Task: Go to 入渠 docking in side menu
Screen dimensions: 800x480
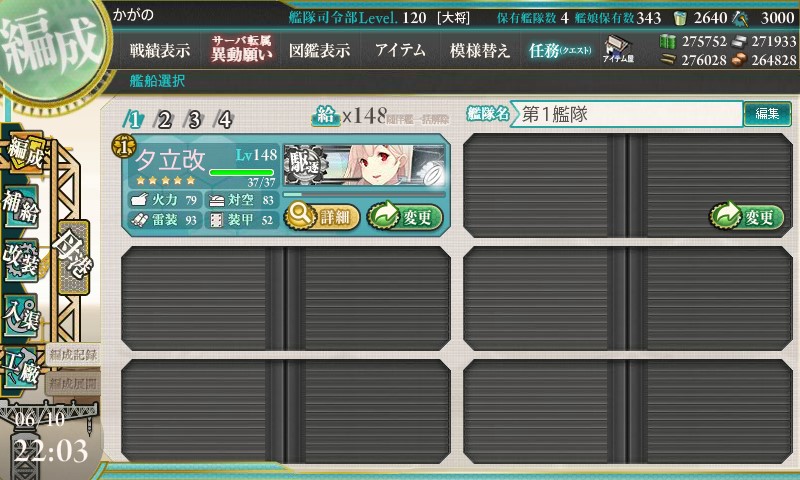Action: (x=22, y=314)
